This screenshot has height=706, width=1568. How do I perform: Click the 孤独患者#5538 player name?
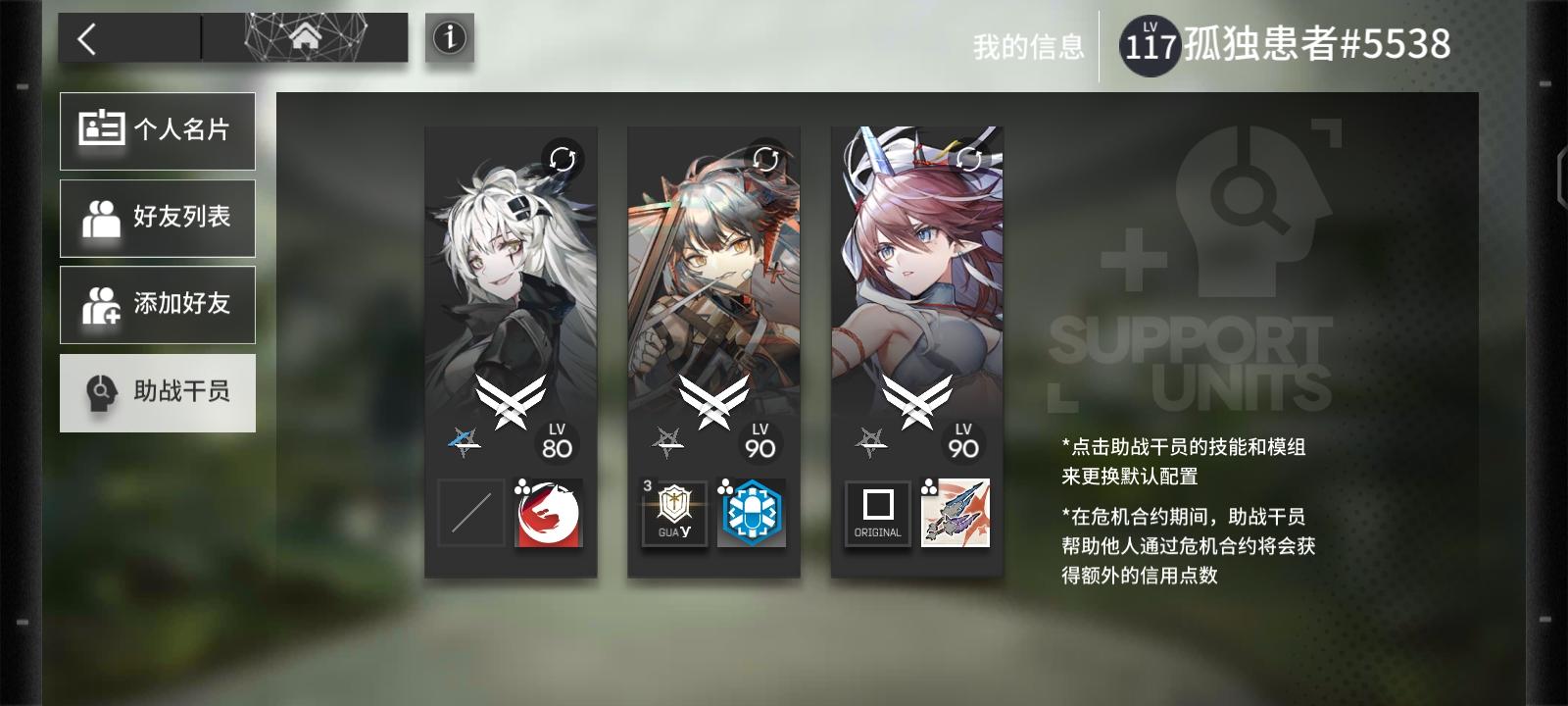click(1313, 41)
